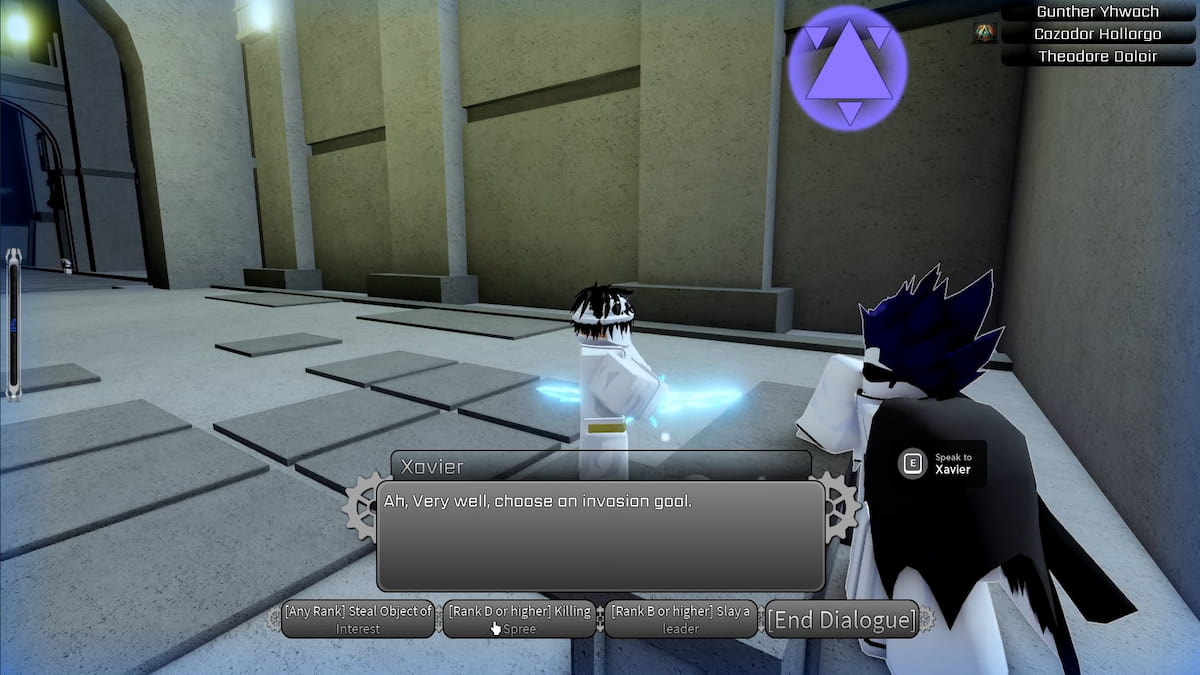Select the Killing Spree invasion goal

520,620
